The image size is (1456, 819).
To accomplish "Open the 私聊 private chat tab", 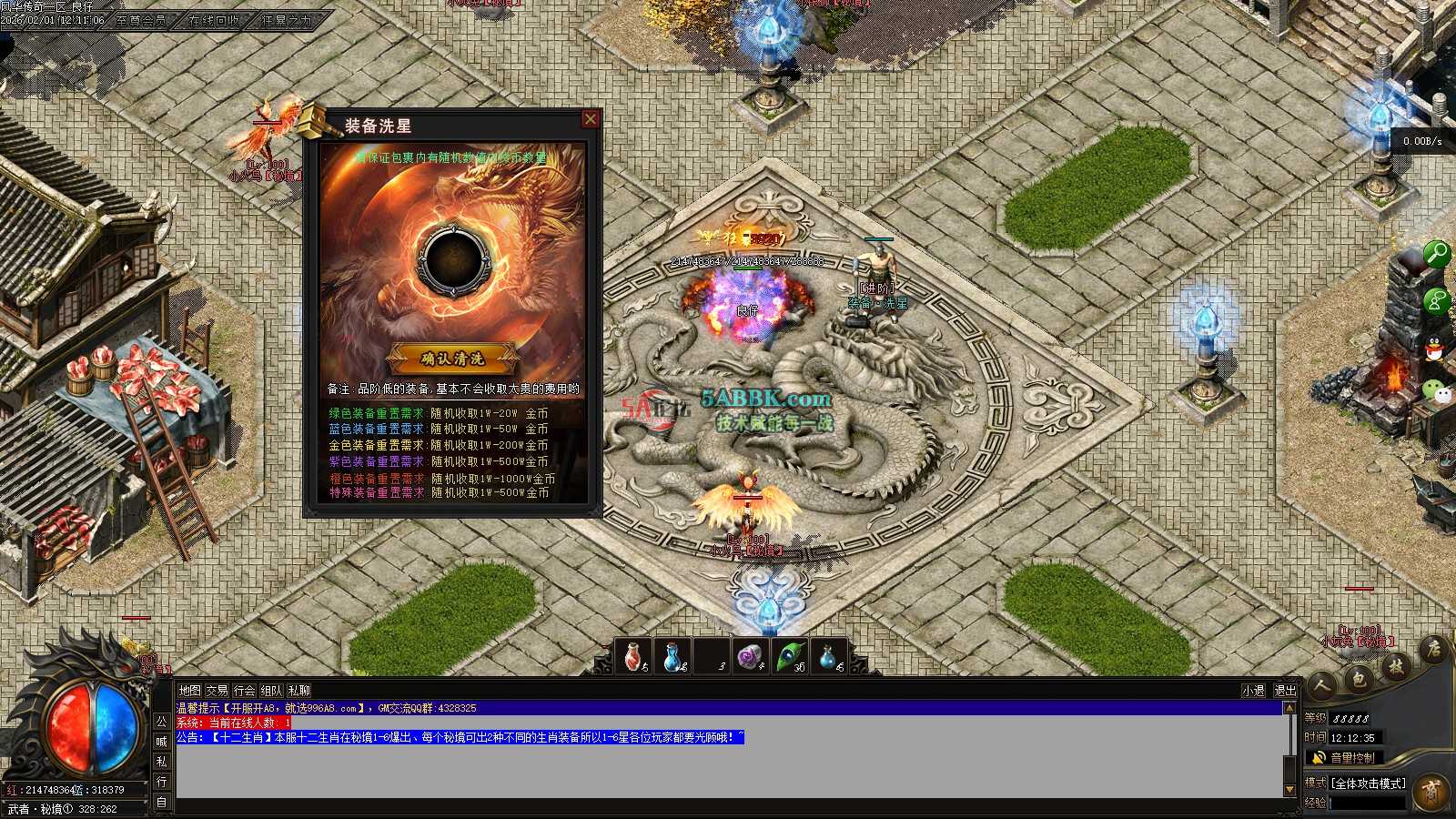I will click(298, 691).
